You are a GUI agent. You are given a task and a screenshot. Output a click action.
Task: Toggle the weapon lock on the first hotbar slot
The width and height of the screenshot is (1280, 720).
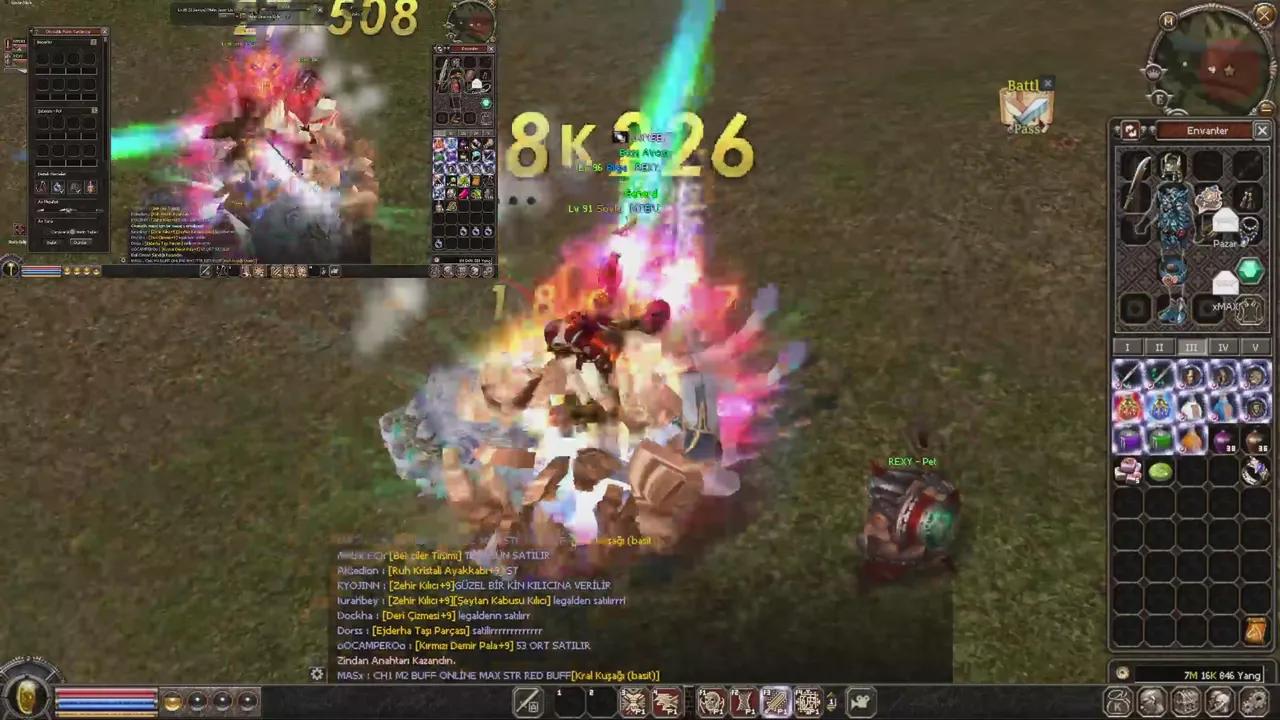[x=527, y=700]
